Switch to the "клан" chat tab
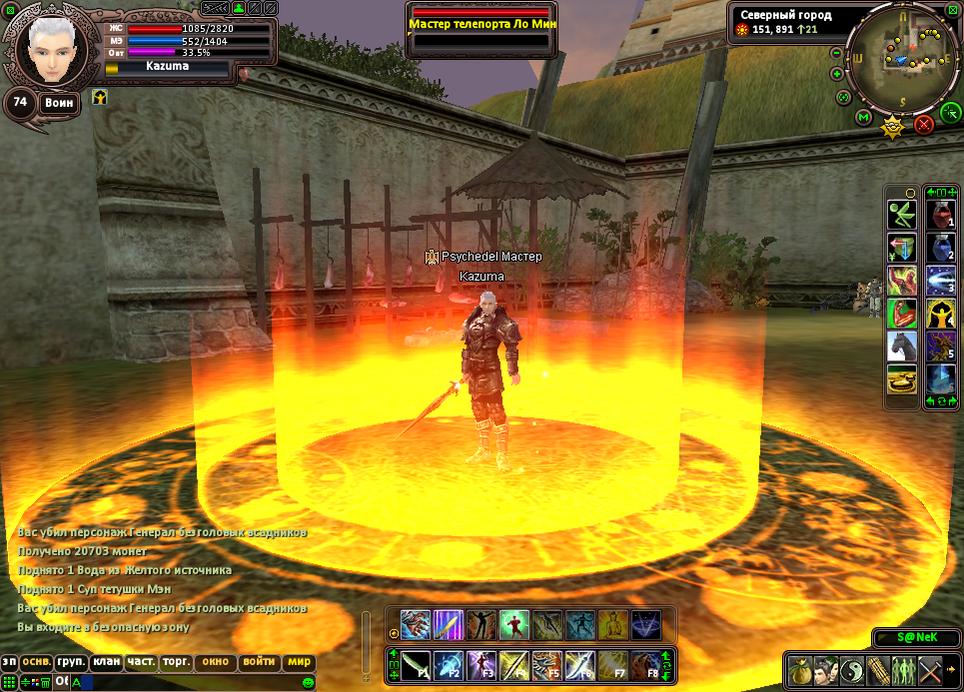 click(x=106, y=662)
